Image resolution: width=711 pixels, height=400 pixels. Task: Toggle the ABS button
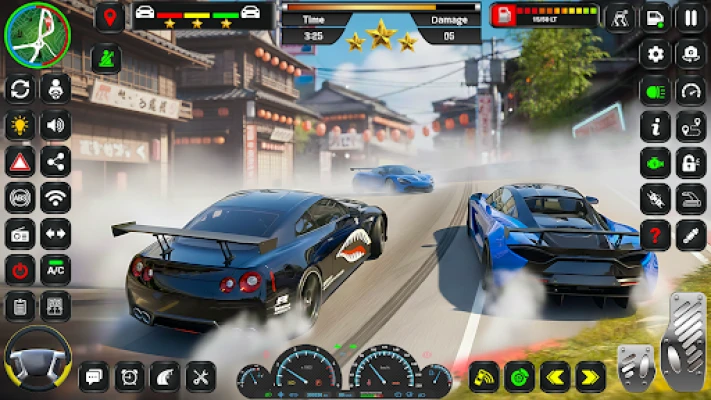point(19,197)
